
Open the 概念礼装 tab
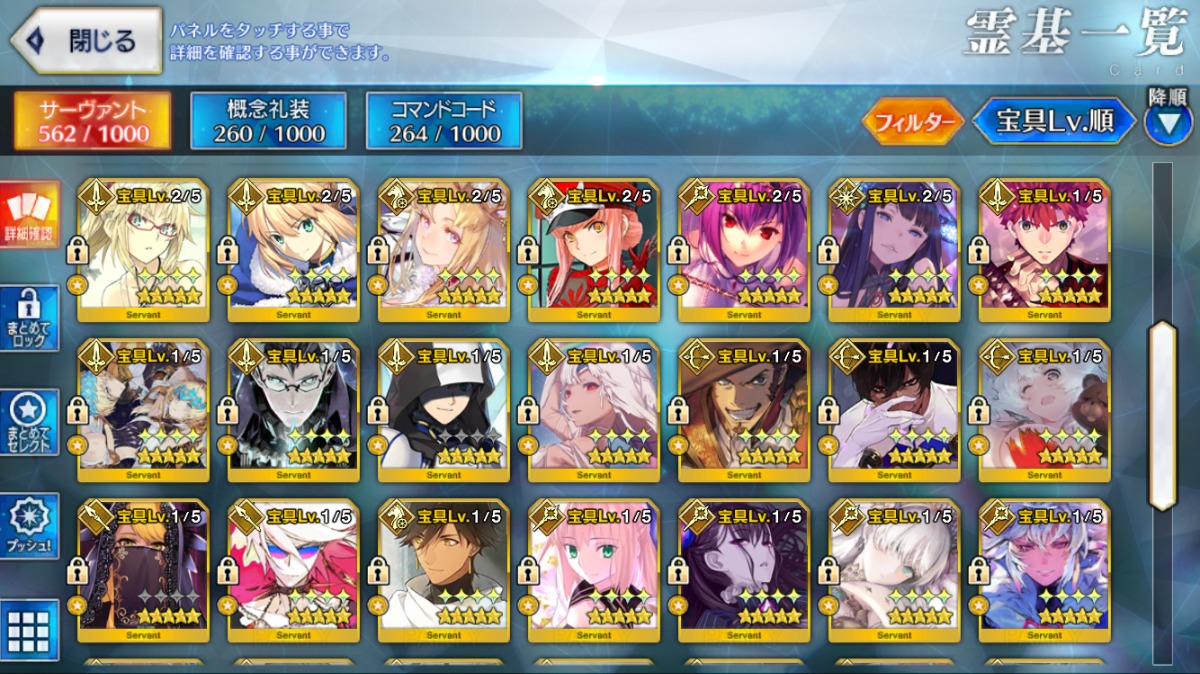click(268, 121)
